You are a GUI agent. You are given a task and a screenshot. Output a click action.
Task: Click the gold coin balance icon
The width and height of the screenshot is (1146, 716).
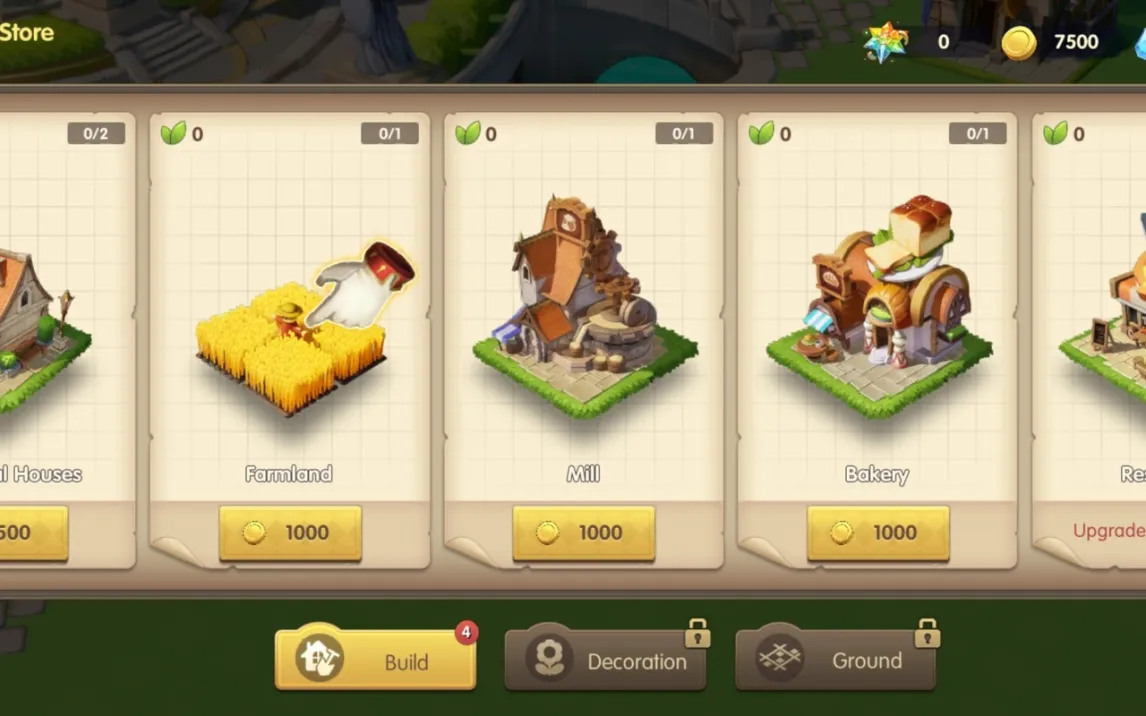pos(1019,42)
